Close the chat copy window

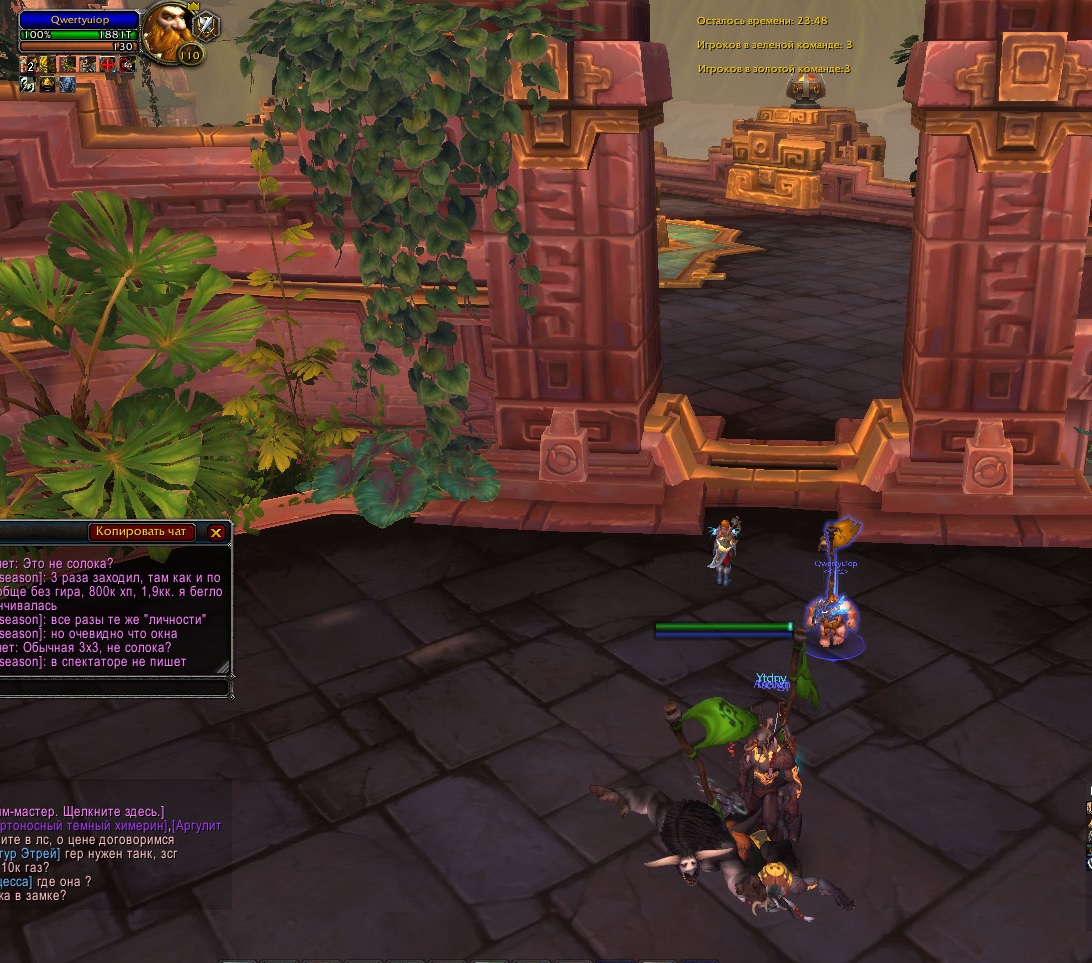[215, 533]
